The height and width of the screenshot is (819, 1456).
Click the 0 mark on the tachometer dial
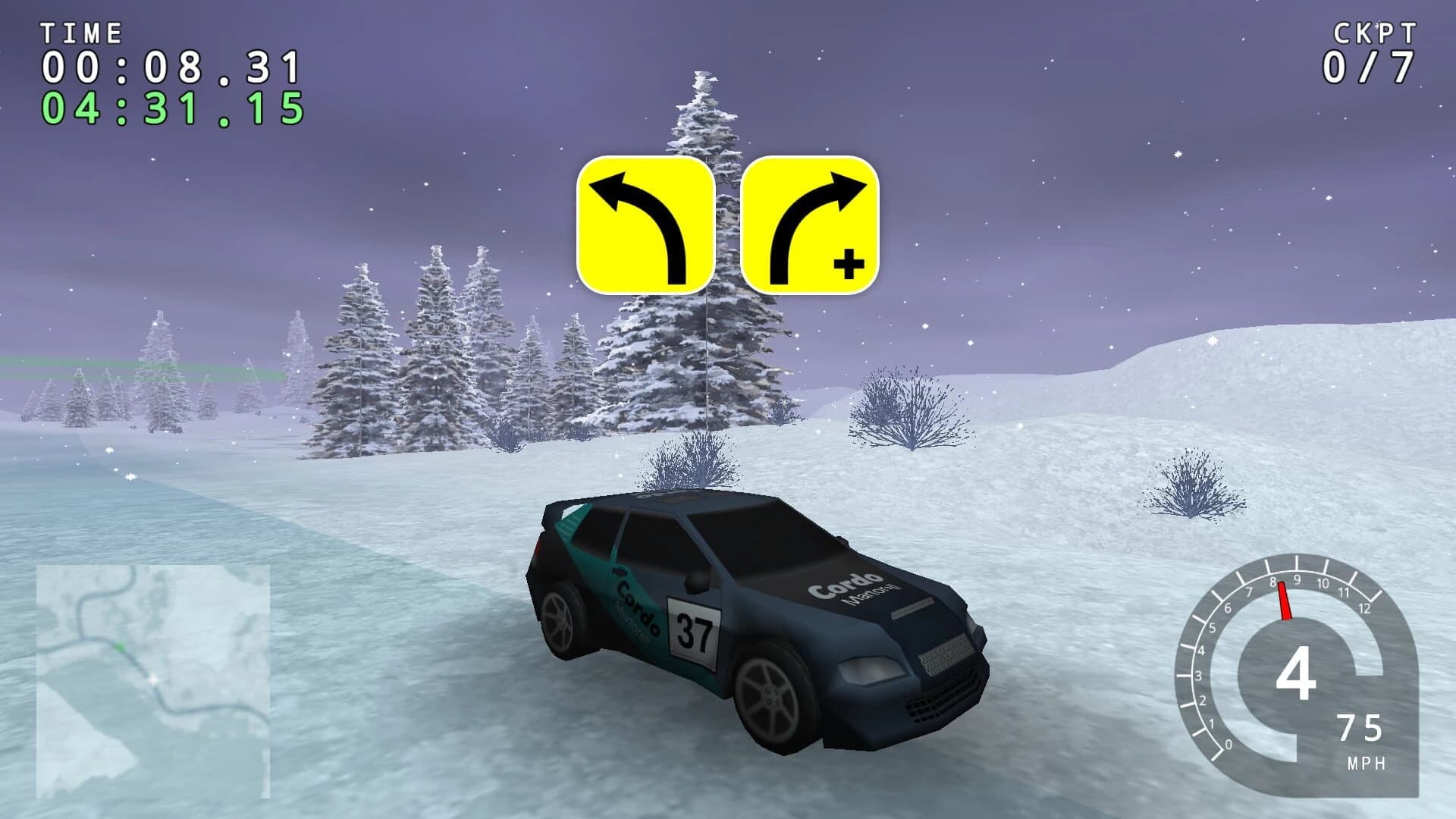1228,743
